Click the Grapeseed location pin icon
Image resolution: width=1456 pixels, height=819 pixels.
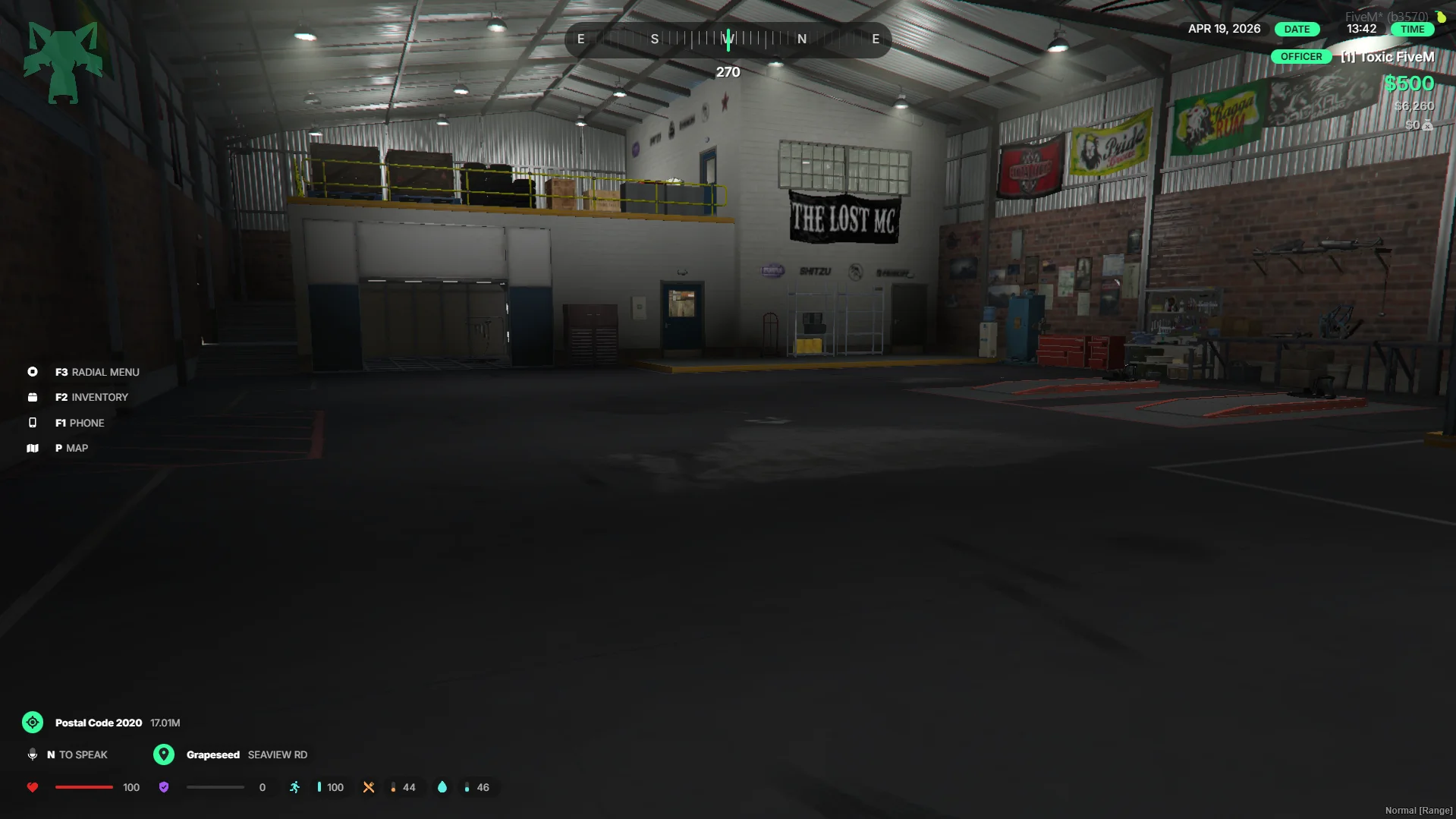164,754
